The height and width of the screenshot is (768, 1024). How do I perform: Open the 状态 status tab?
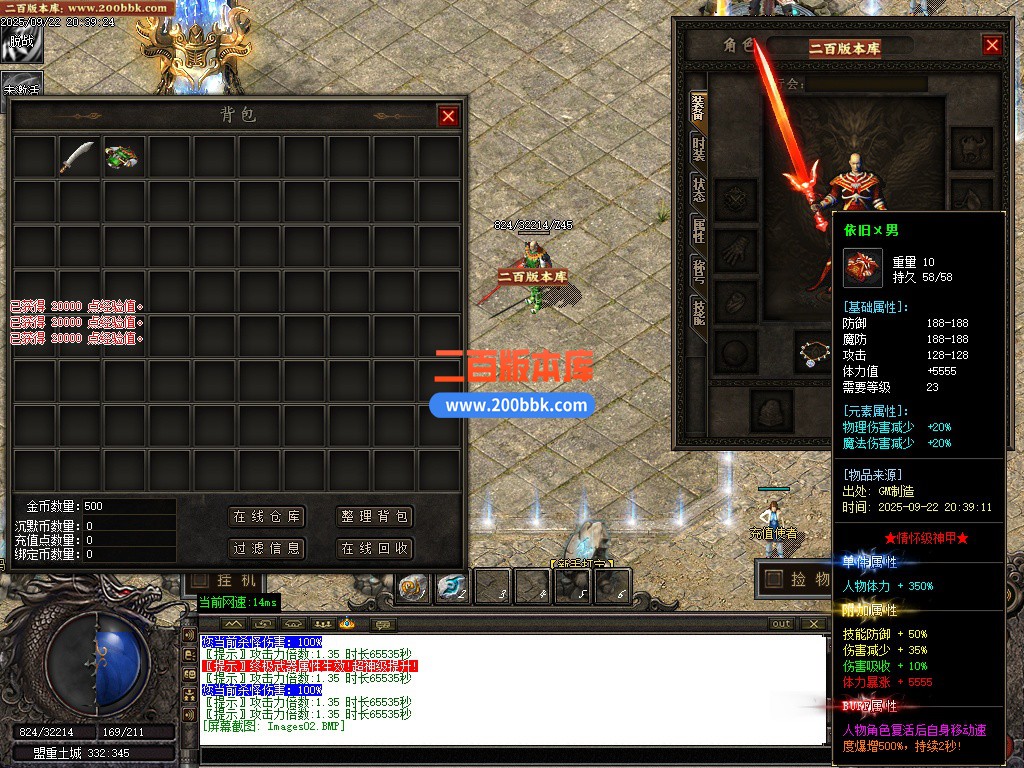(698, 190)
